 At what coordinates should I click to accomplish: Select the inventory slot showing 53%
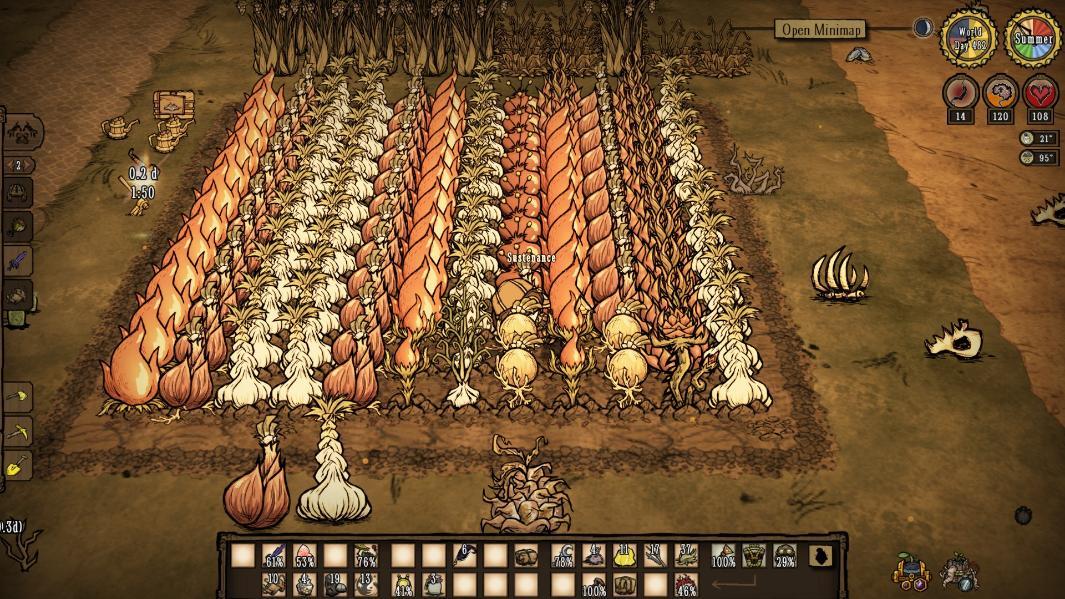pos(305,556)
